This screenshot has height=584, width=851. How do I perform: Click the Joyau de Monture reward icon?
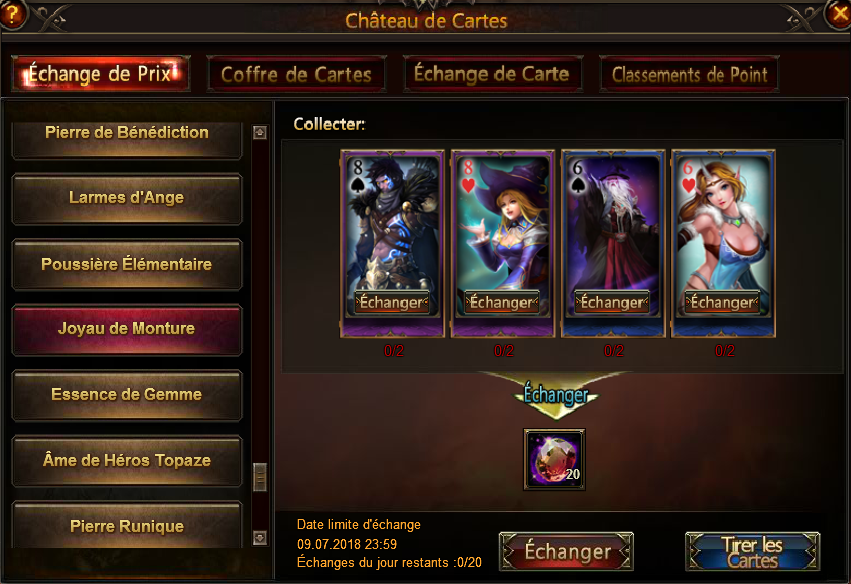coord(555,459)
